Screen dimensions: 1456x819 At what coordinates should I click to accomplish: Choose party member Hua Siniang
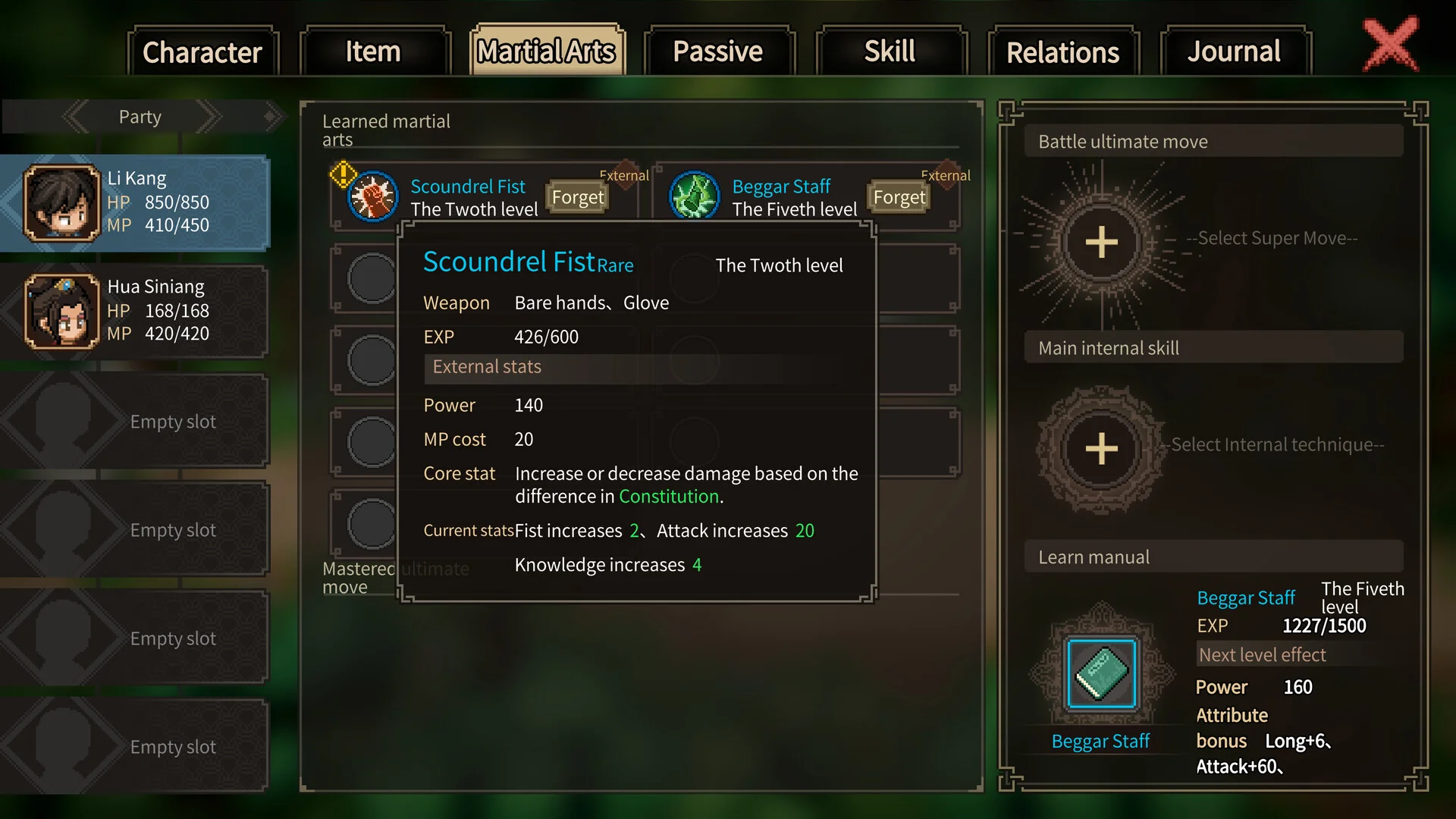point(136,311)
